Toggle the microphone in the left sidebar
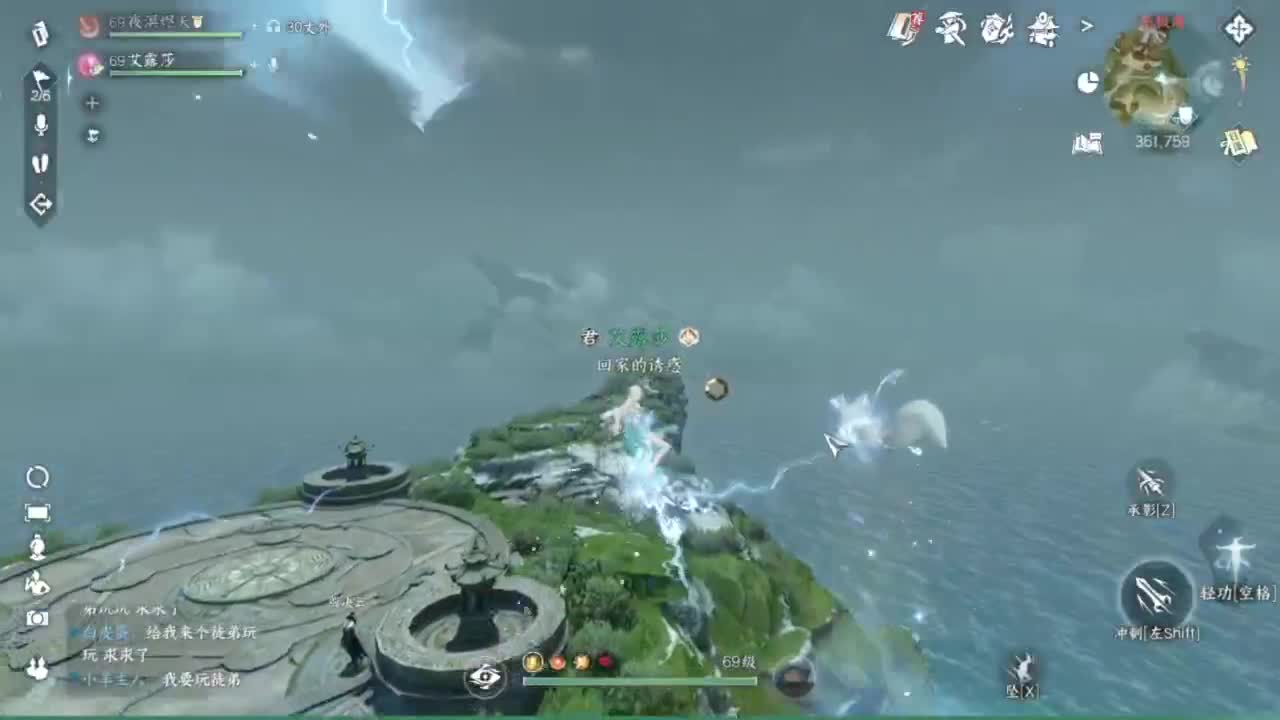This screenshot has width=1280, height=720. click(x=41, y=126)
